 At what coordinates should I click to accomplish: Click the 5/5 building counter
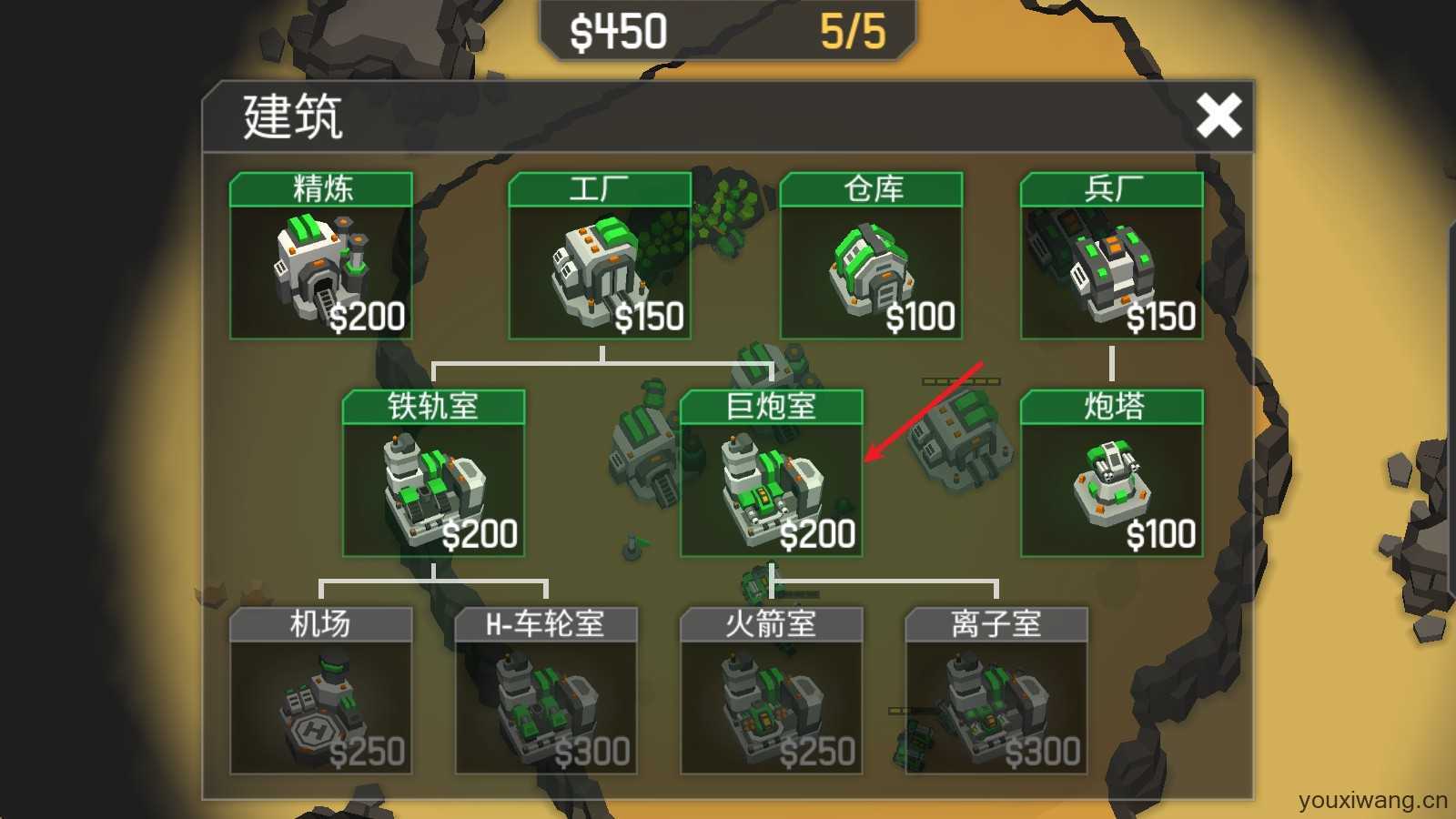[851, 30]
